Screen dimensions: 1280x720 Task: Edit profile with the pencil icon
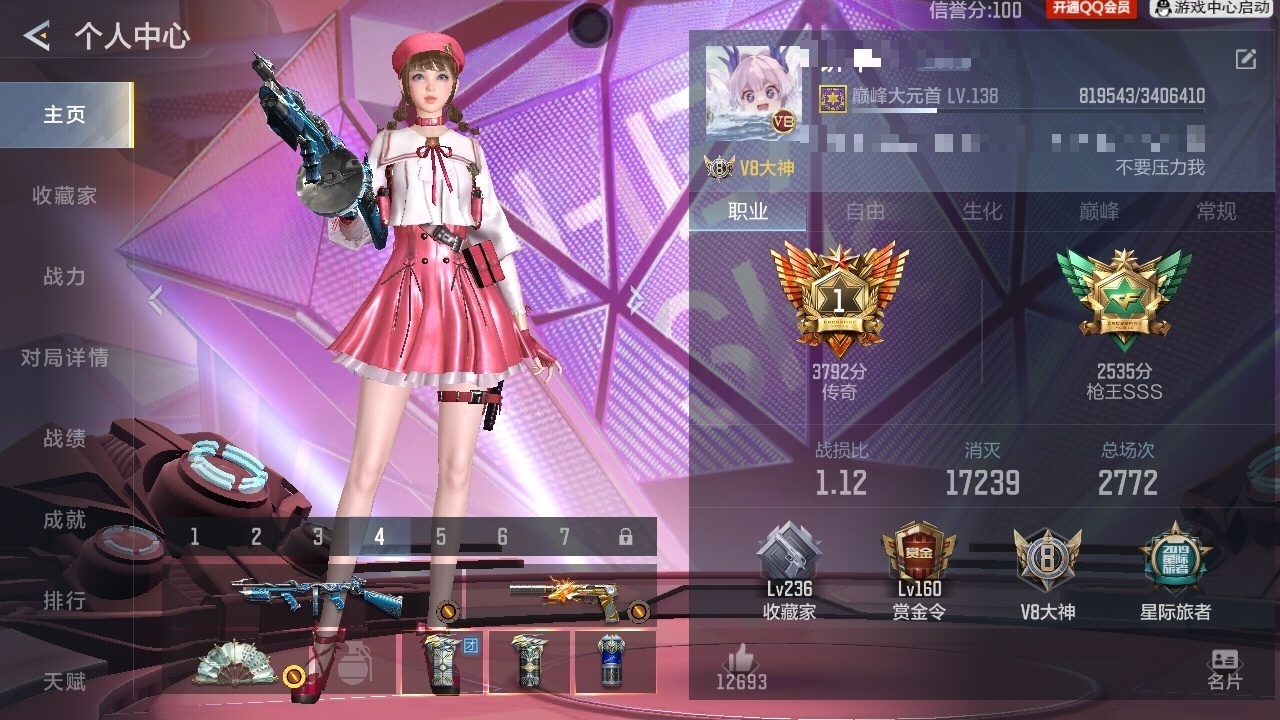pos(1245,59)
